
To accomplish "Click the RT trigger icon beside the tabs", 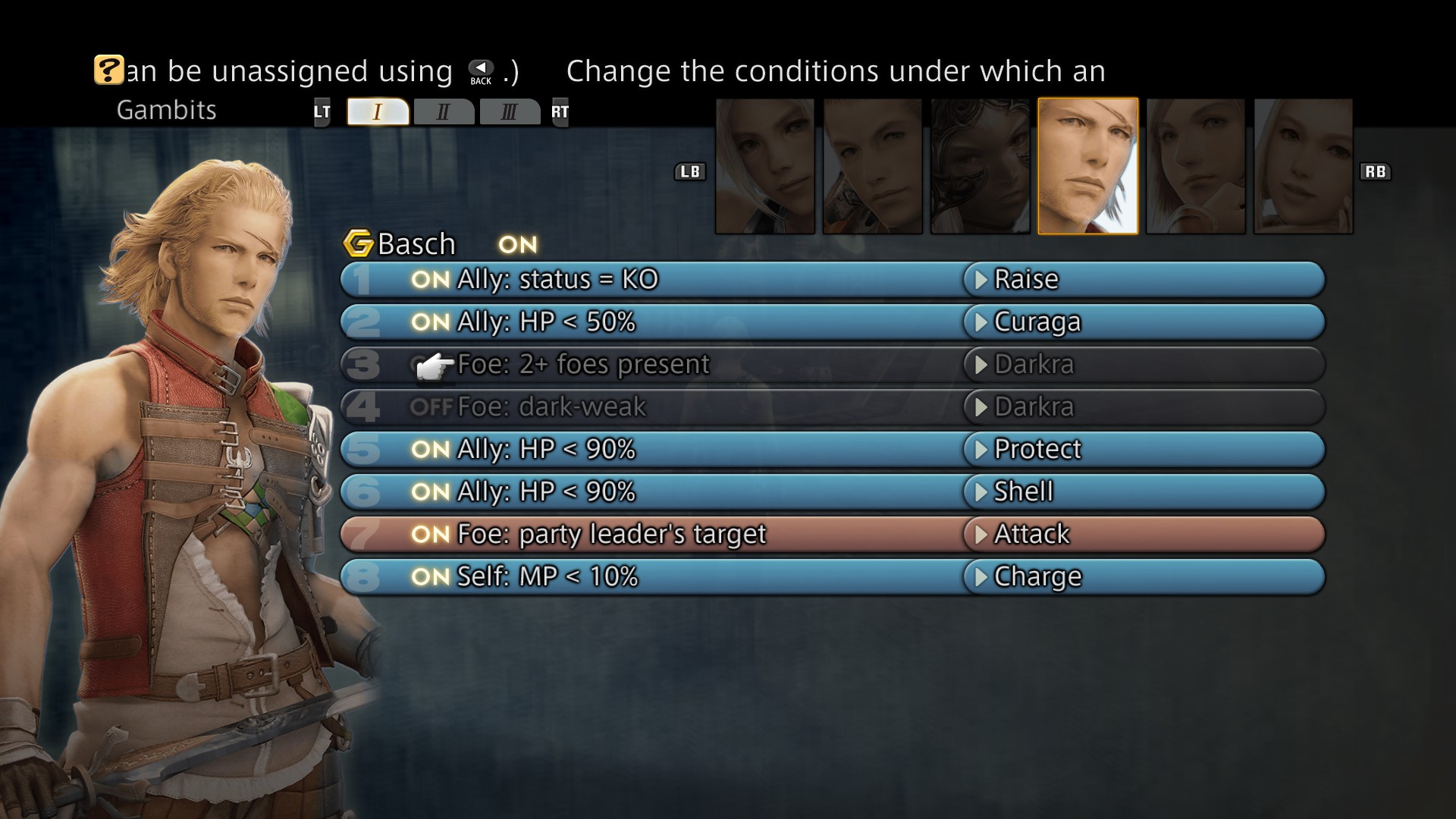I will [x=559, y=111].
